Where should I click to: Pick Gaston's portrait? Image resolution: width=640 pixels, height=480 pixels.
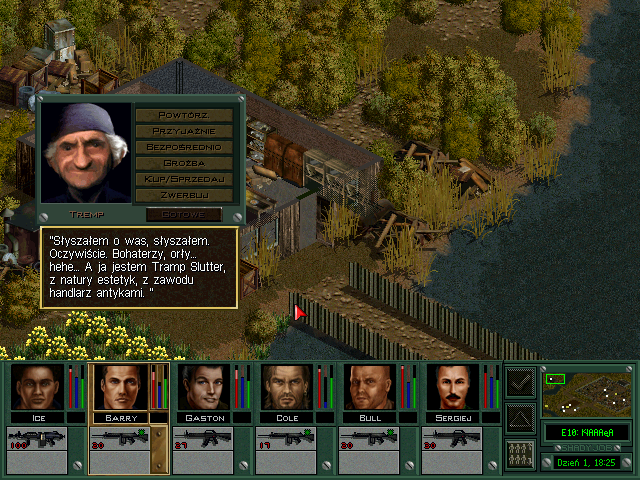pos(203,387)
